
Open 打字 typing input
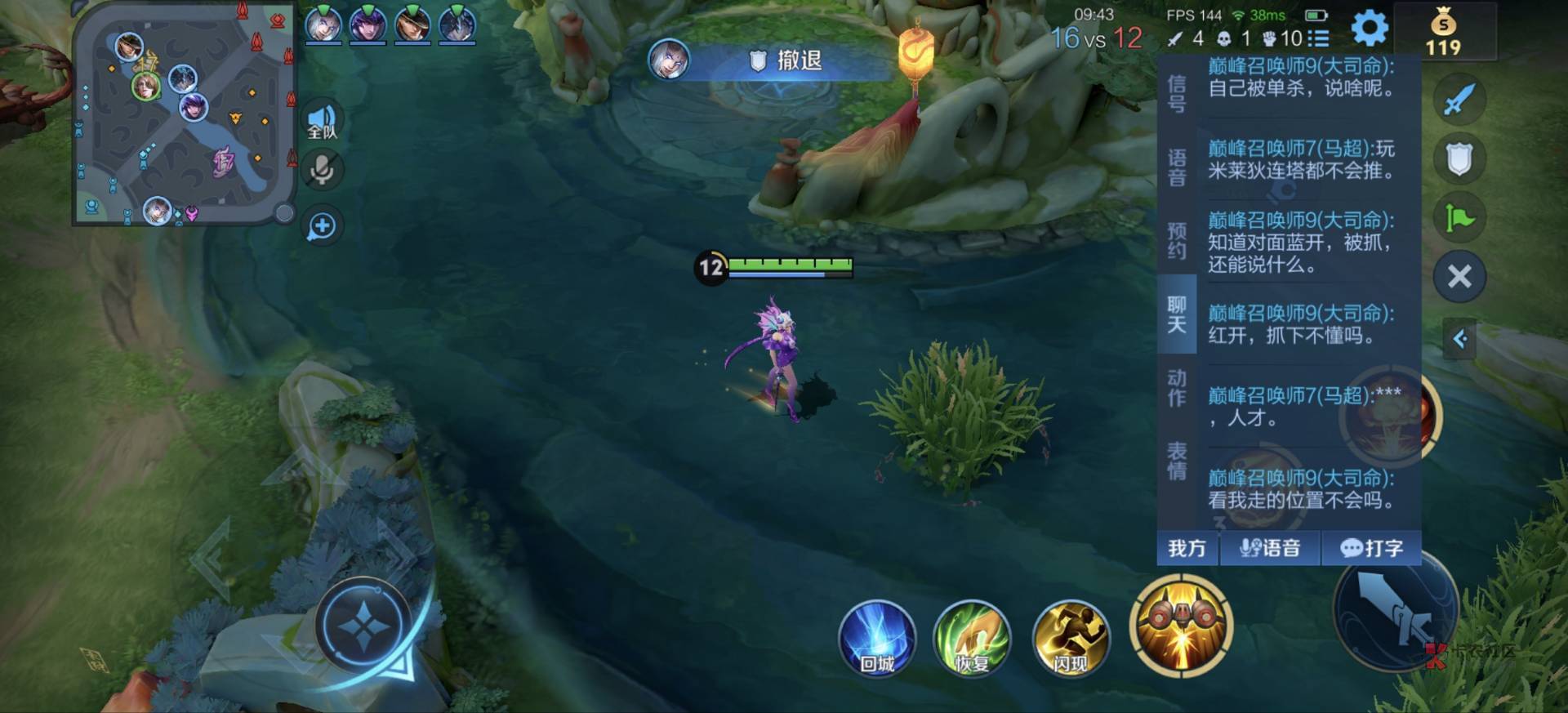(1371, 548)
